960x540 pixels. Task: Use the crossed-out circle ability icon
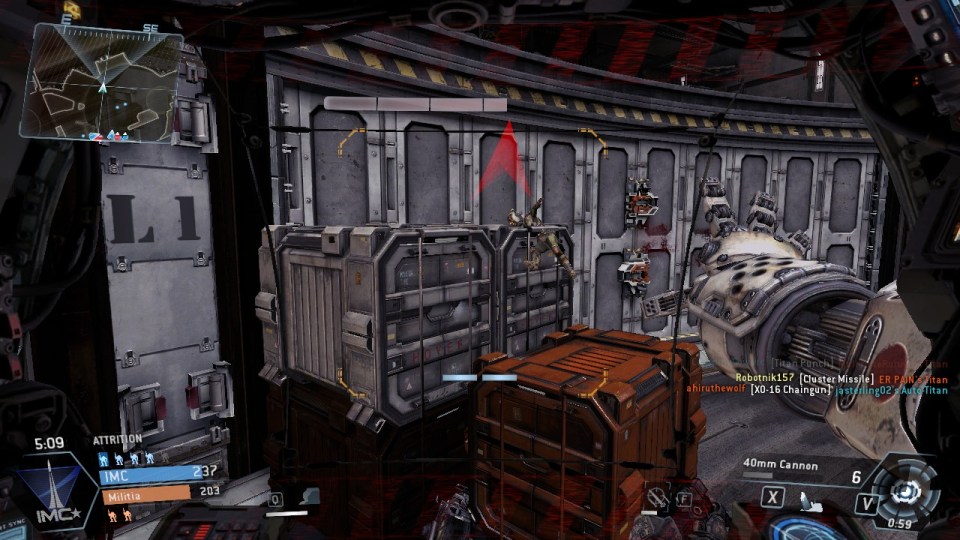tap(655, 496)
